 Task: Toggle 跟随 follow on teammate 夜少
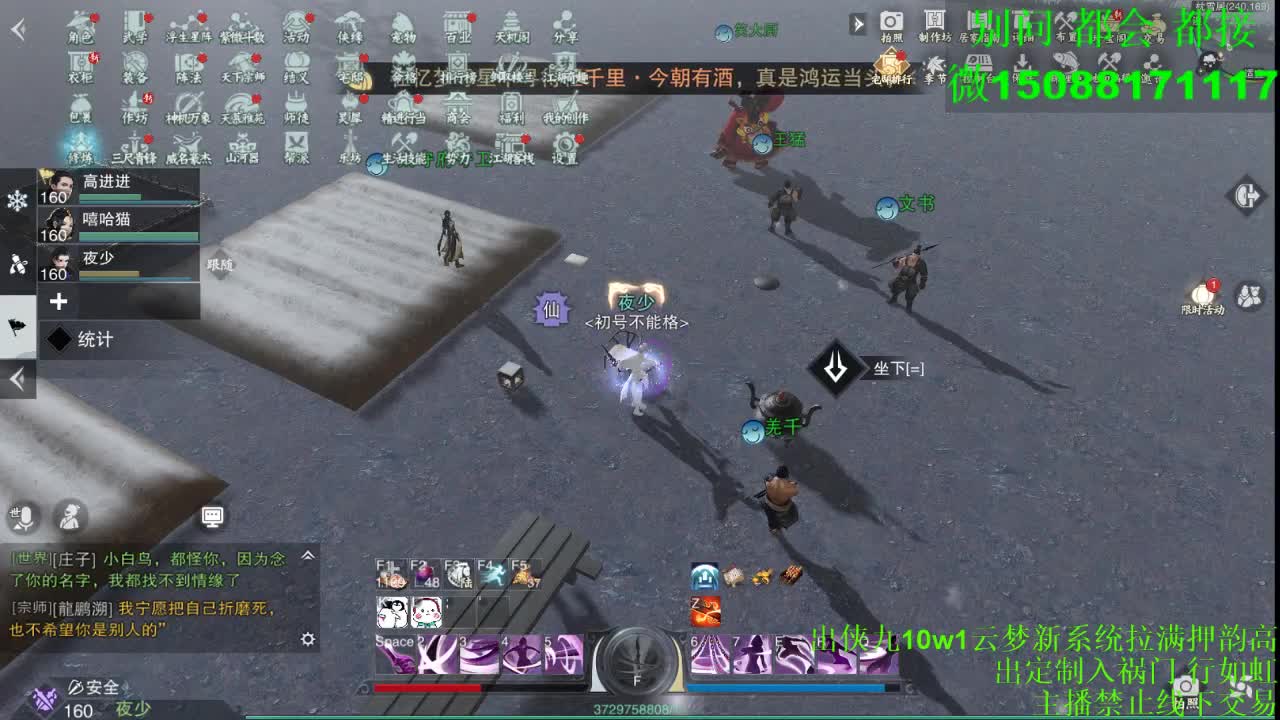tap(219, 264)
